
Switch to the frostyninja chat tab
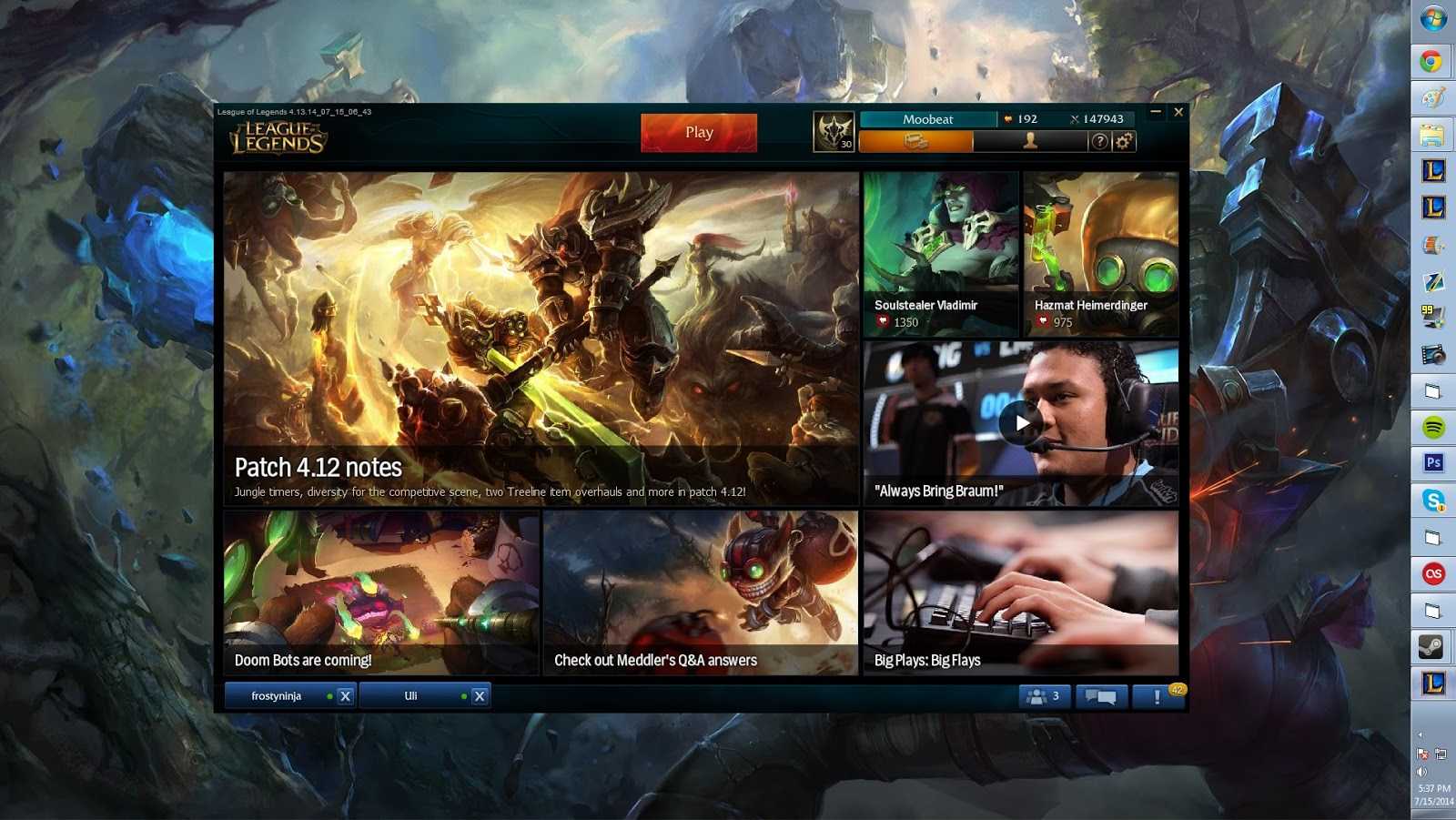click(x=278, y=695)
